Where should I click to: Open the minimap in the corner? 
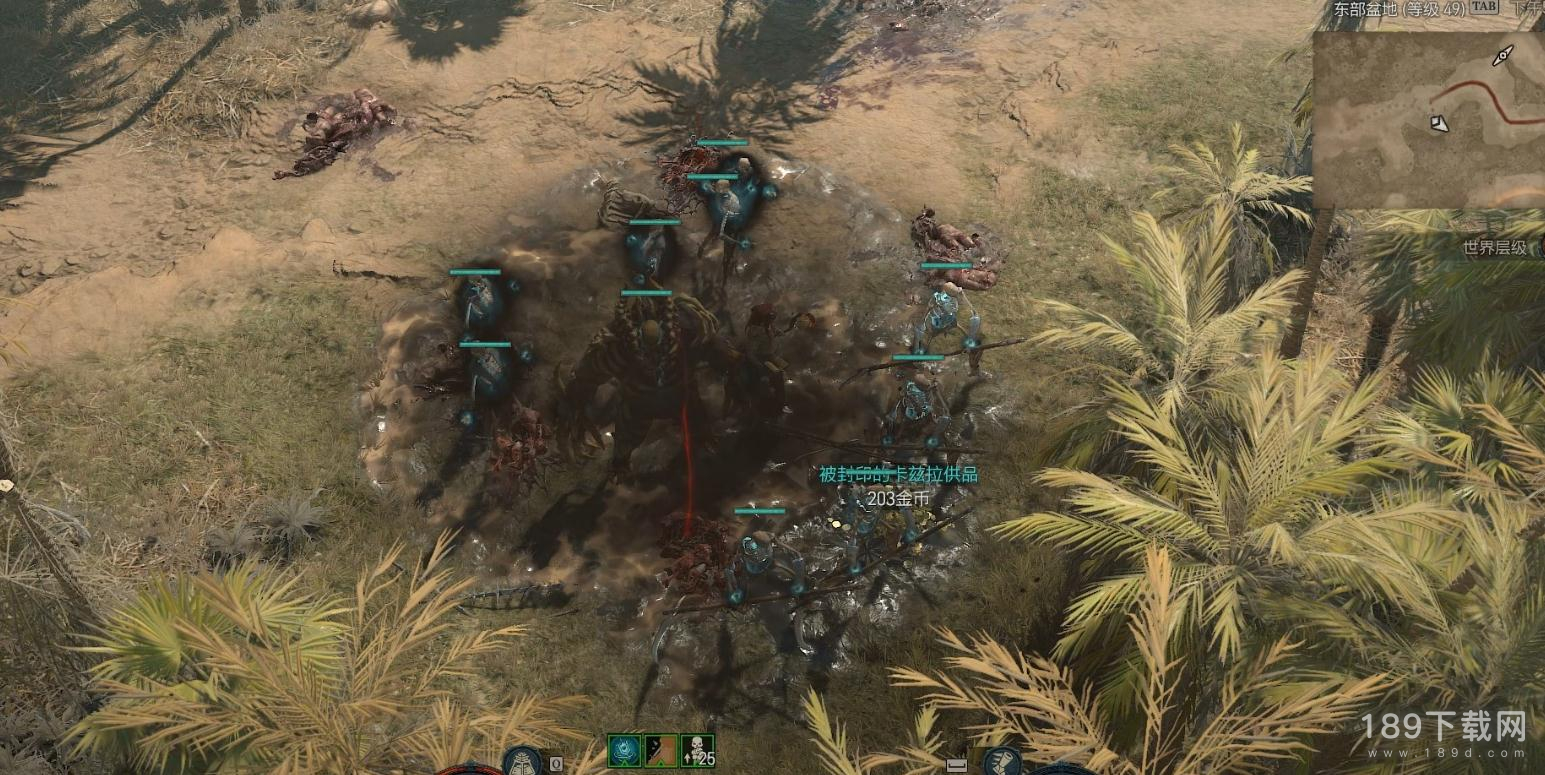[1430, 118]
